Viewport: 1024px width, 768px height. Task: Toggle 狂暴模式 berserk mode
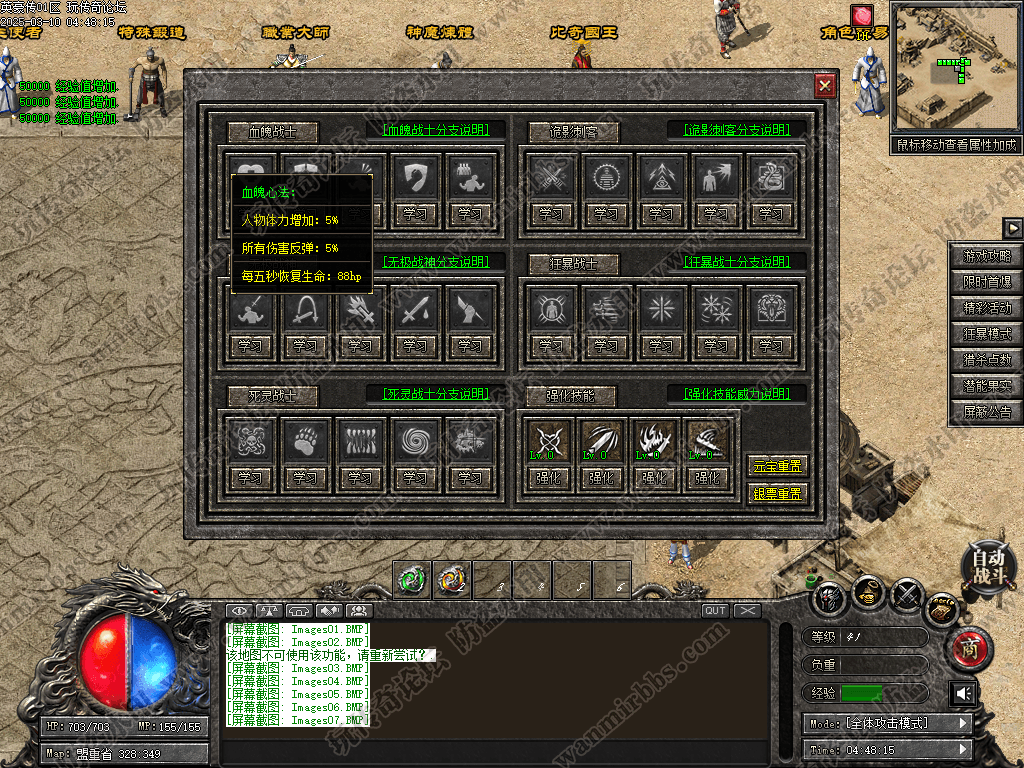987,335
